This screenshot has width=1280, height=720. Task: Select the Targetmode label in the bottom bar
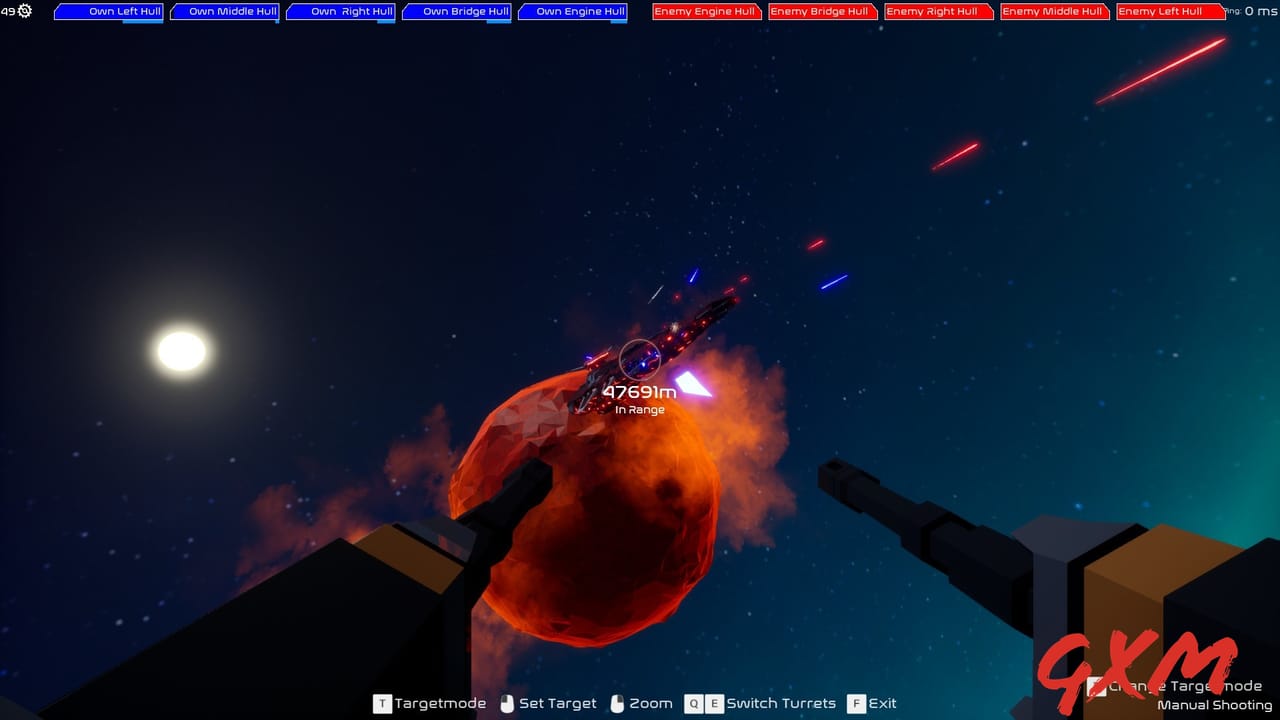[440, 703]
